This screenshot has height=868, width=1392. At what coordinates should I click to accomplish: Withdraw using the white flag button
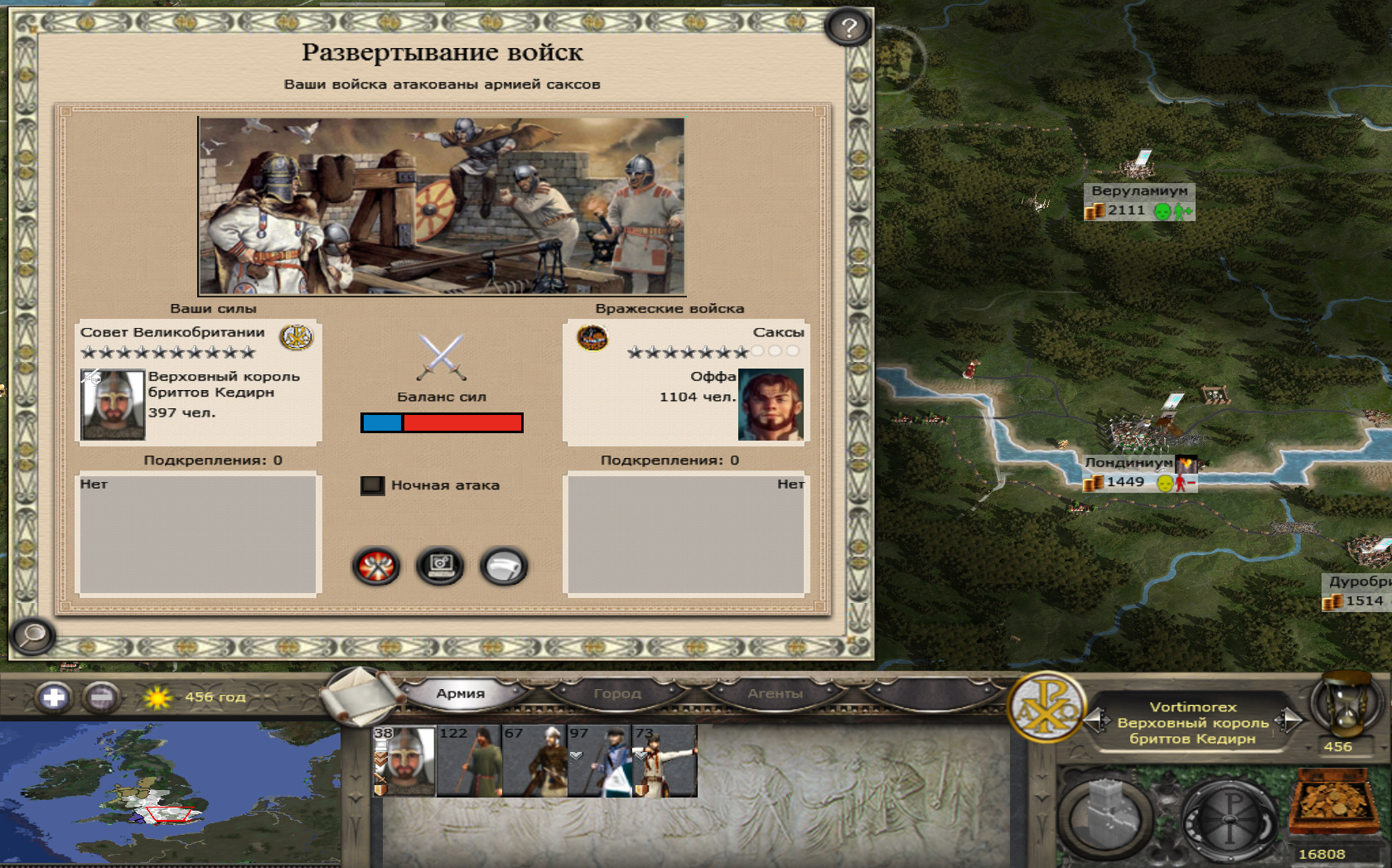(504, 567)
